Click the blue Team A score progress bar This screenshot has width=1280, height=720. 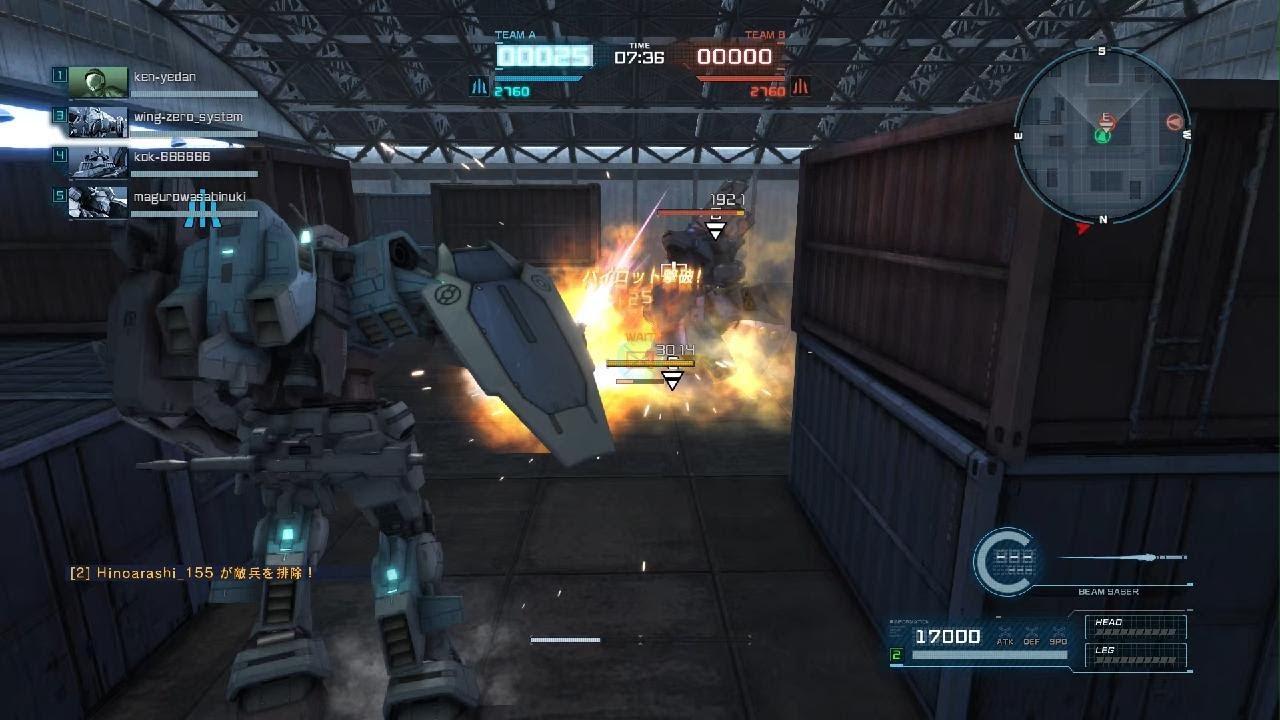point(537,78)
